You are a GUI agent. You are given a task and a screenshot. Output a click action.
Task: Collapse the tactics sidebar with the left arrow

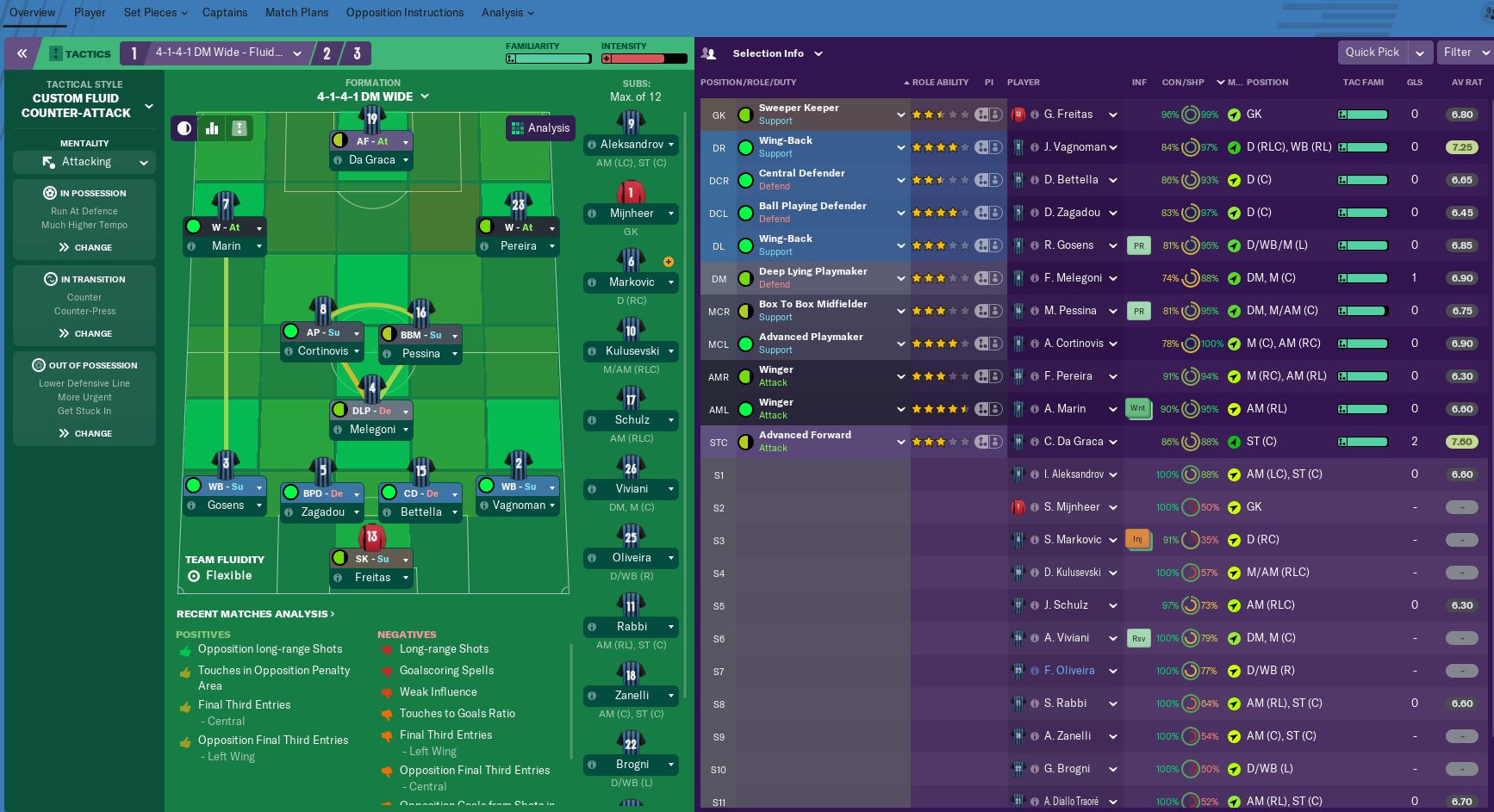[x=22, y=53]
